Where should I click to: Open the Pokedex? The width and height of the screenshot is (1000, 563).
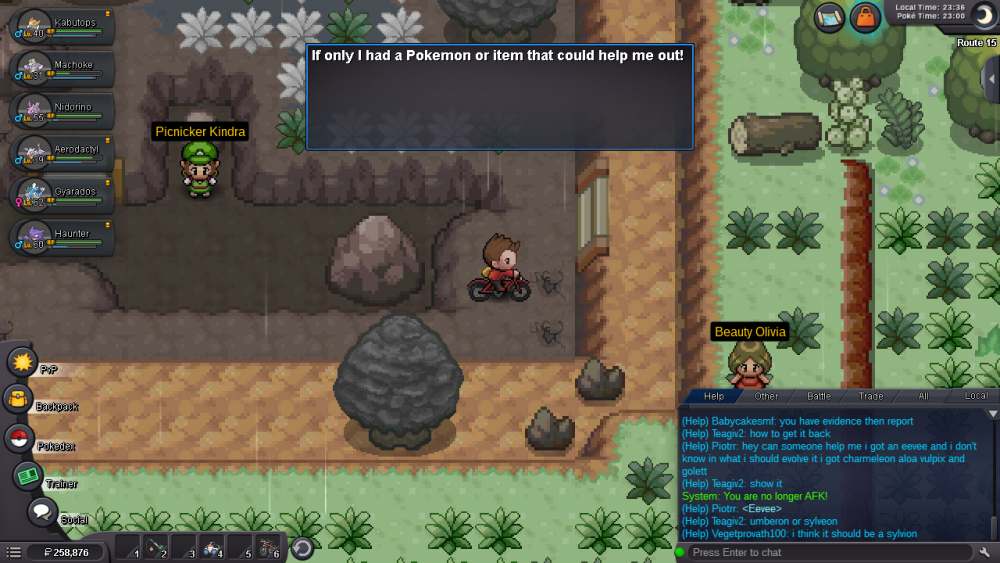click(x=18, y=438)
